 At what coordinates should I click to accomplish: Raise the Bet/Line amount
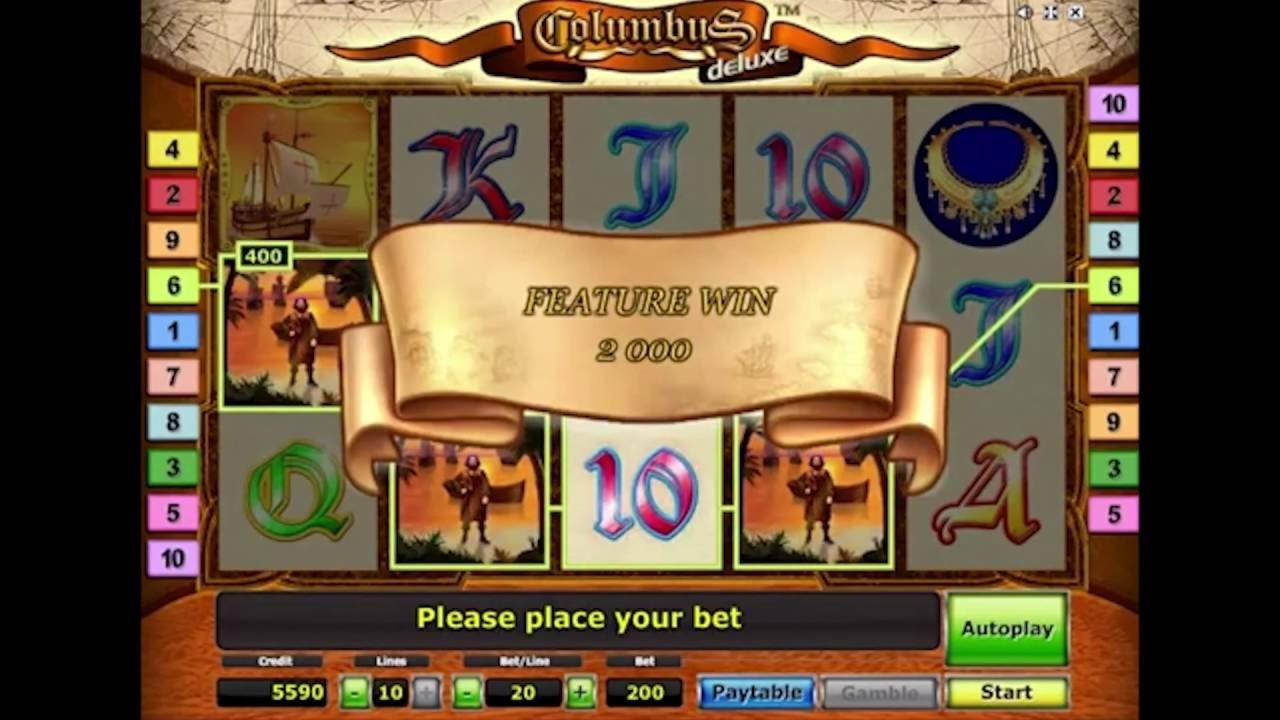[x=580, y=692]
